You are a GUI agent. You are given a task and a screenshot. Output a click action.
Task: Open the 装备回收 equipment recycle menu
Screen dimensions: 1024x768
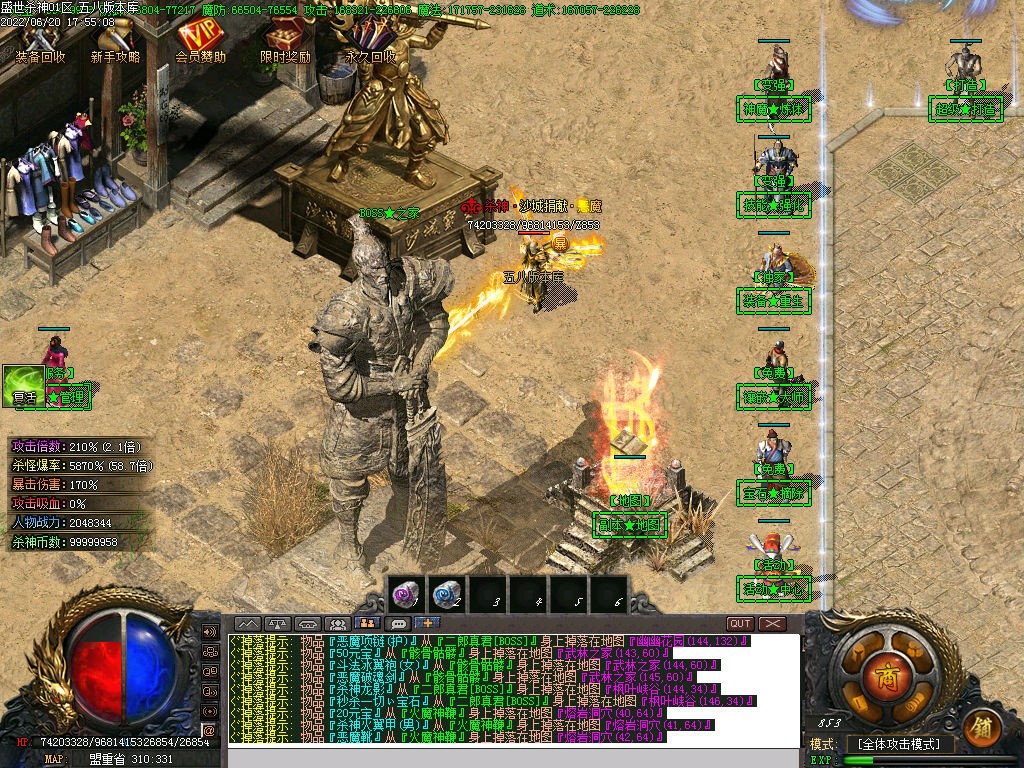point(40,42)
